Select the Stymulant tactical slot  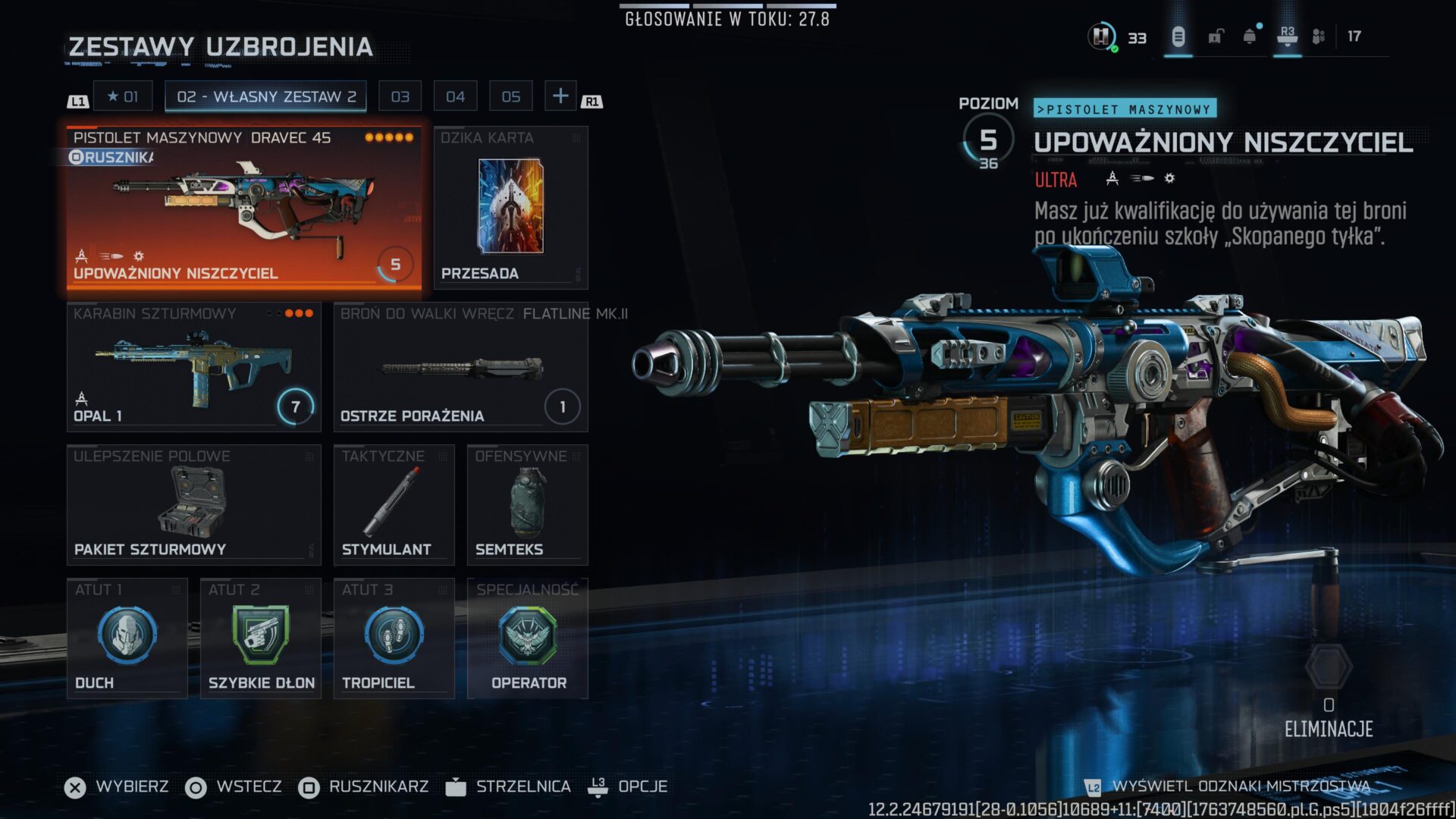[394, 505]
